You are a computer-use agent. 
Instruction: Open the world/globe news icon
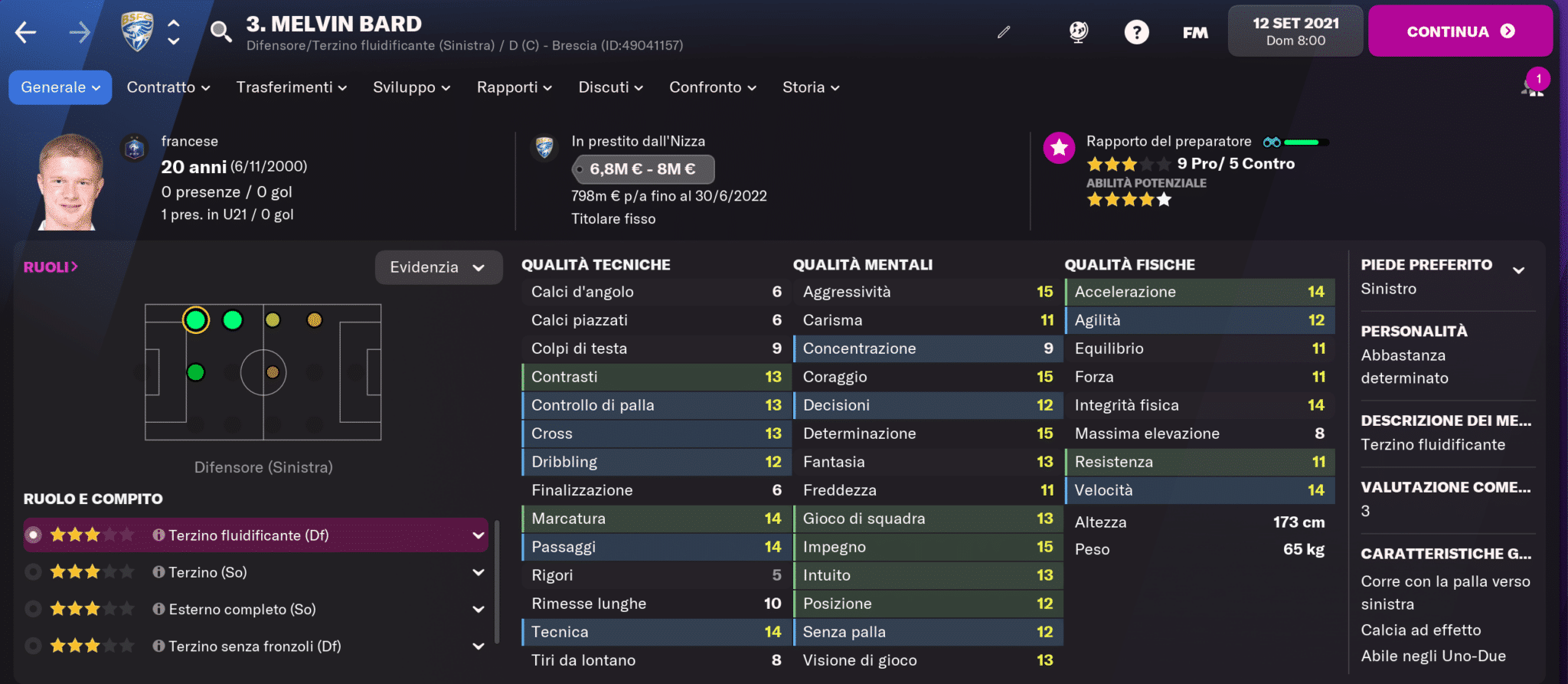1079,31
